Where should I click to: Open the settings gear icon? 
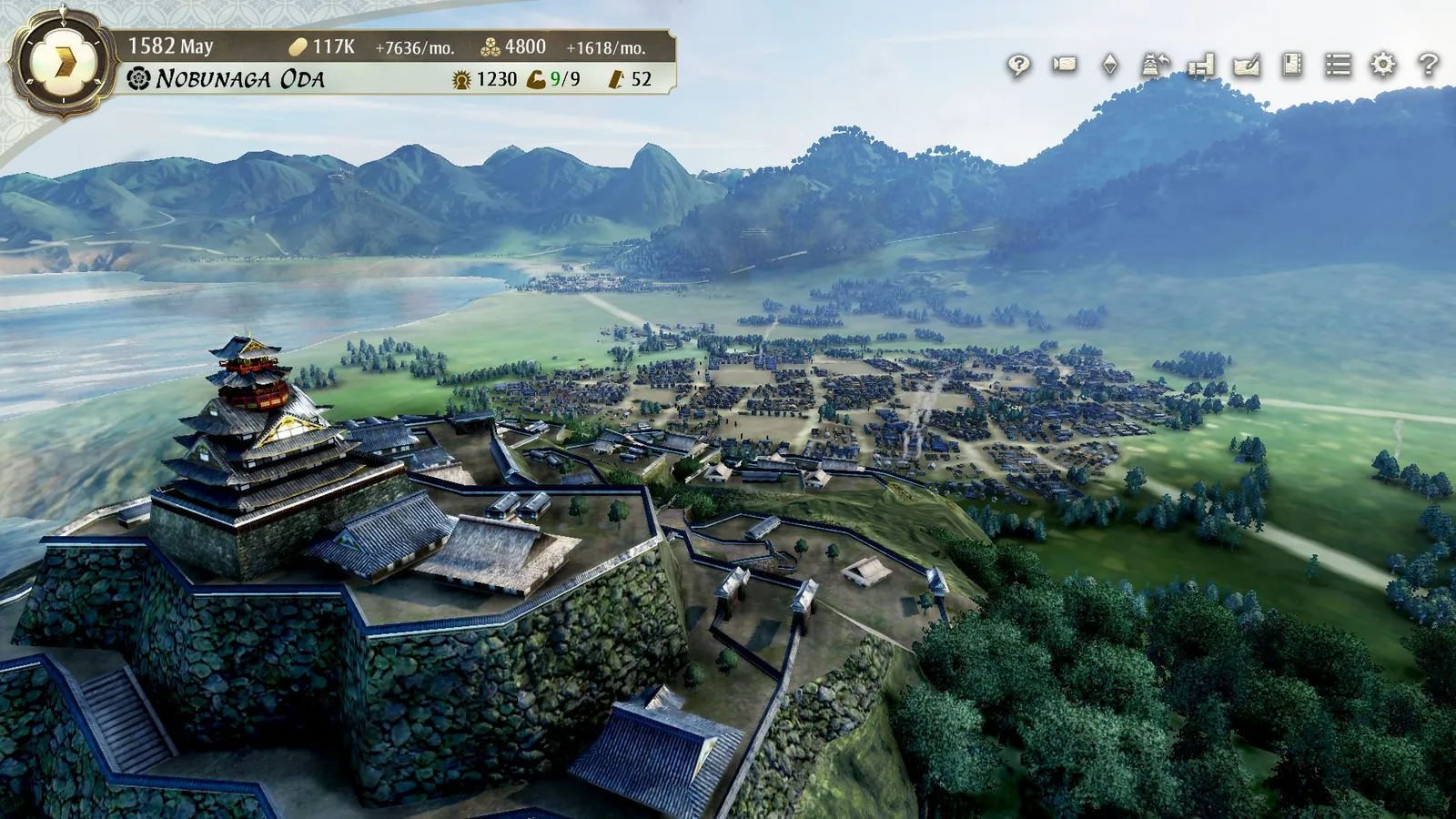tap(1382, 66)
